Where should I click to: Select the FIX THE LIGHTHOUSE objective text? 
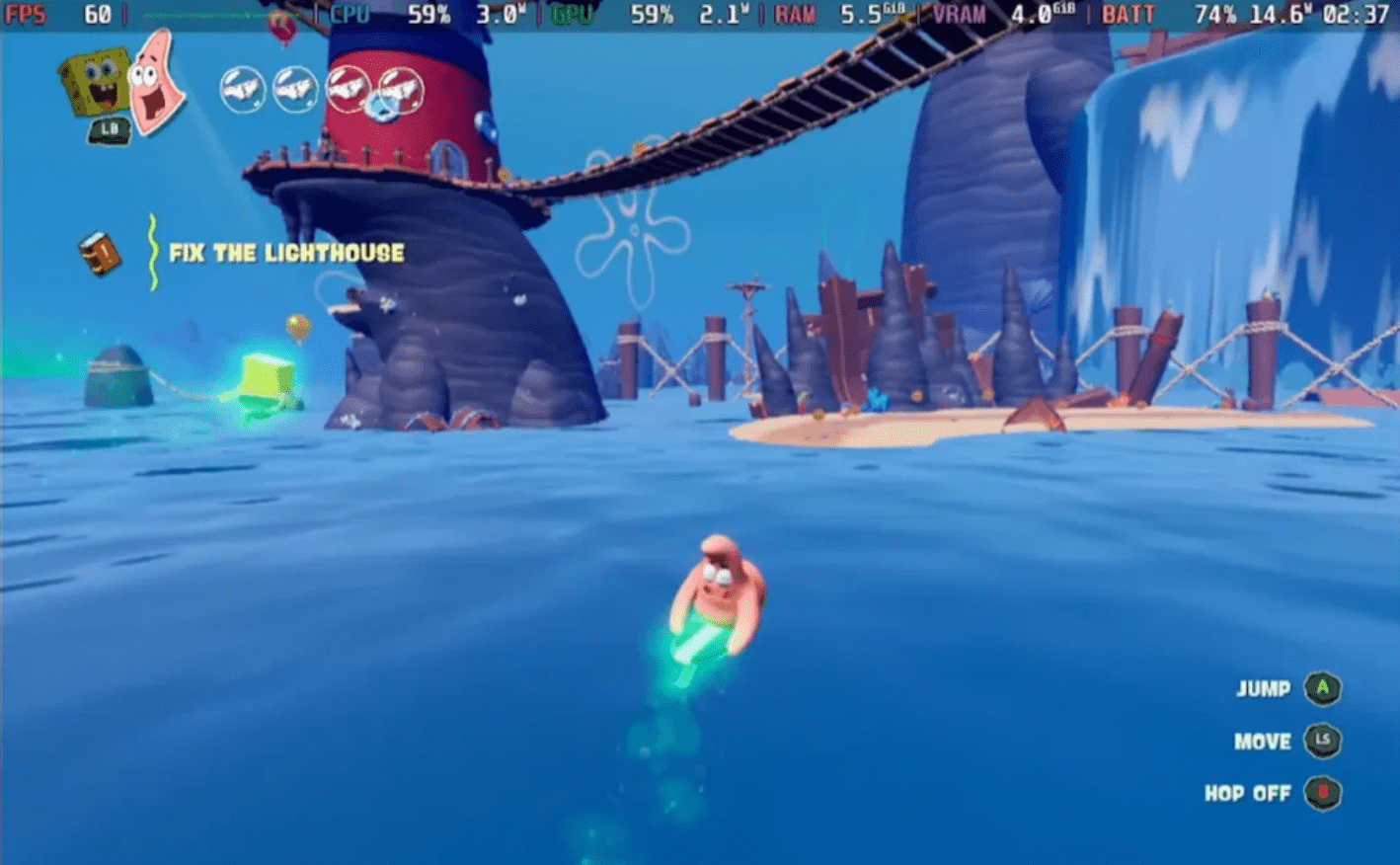click(x=284, y=252)
